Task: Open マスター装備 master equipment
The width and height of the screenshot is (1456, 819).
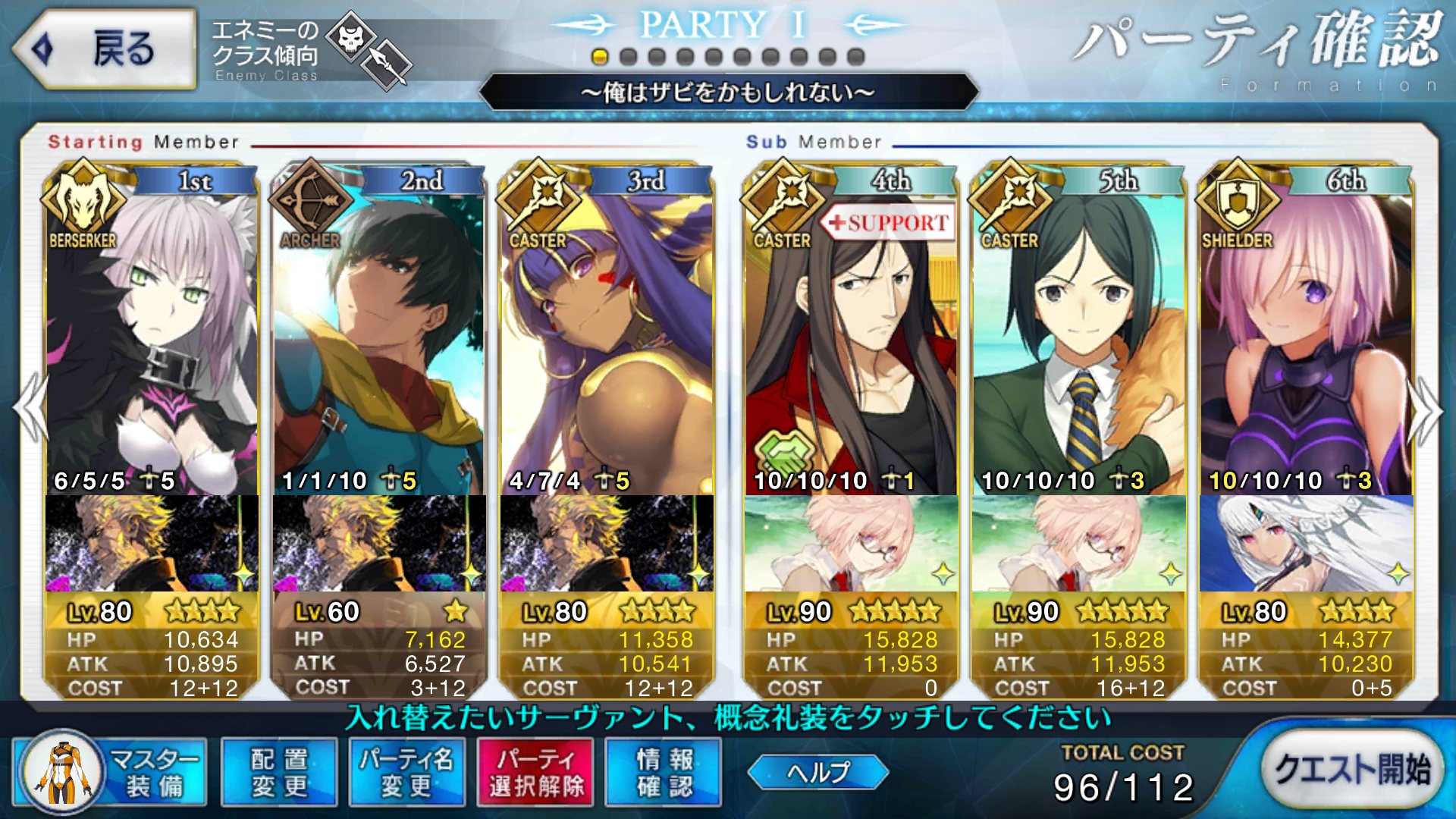Action: pos(111,773)
